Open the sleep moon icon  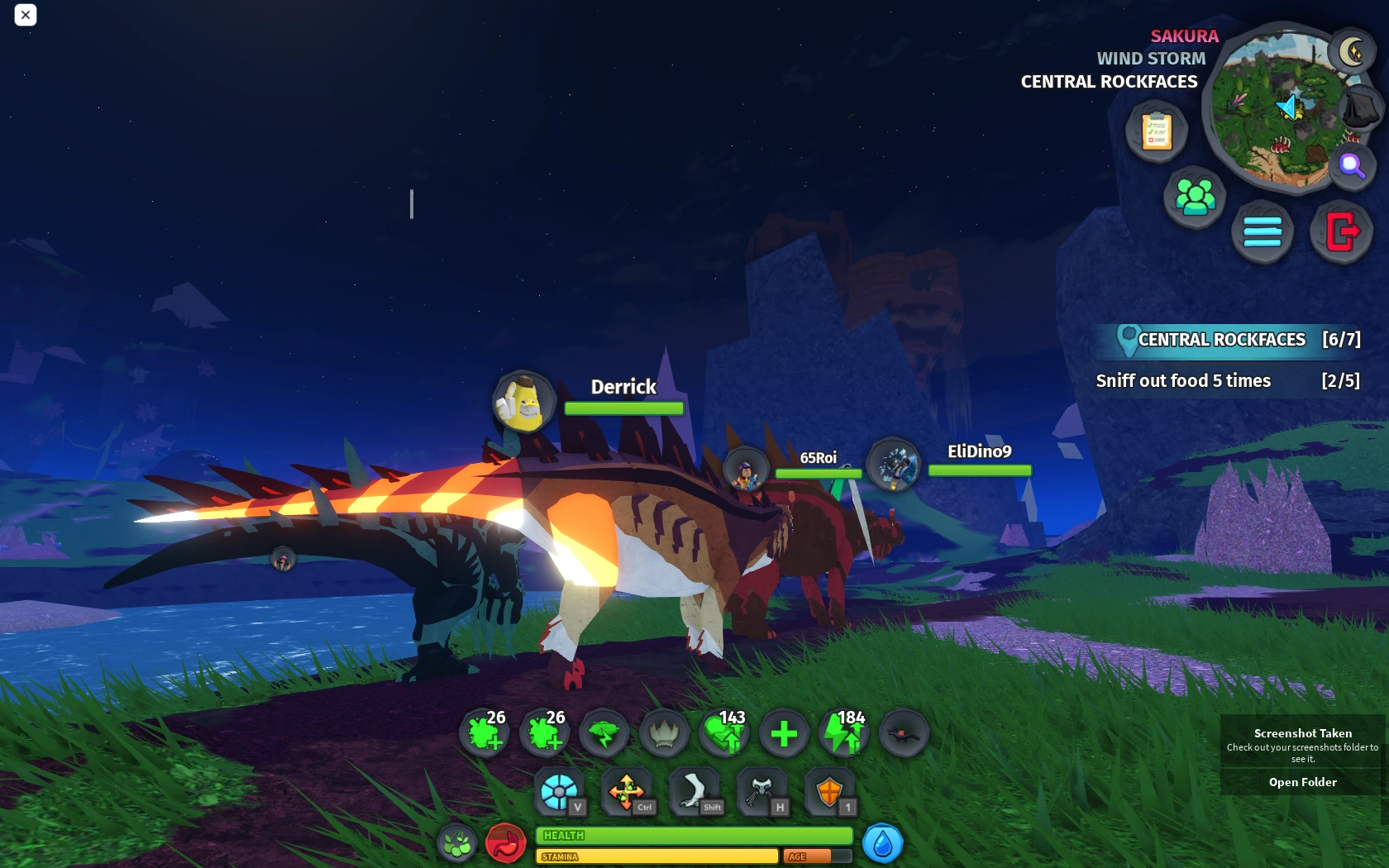tap(1353, 51)
